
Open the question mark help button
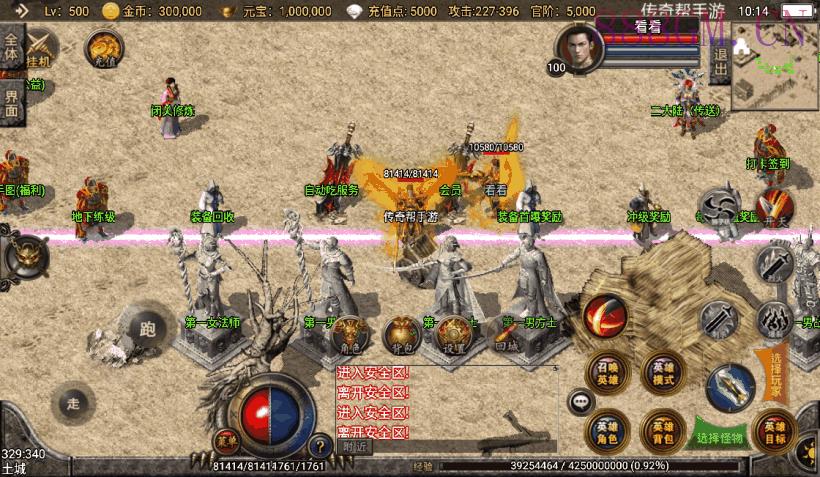[x=320, y=446]
